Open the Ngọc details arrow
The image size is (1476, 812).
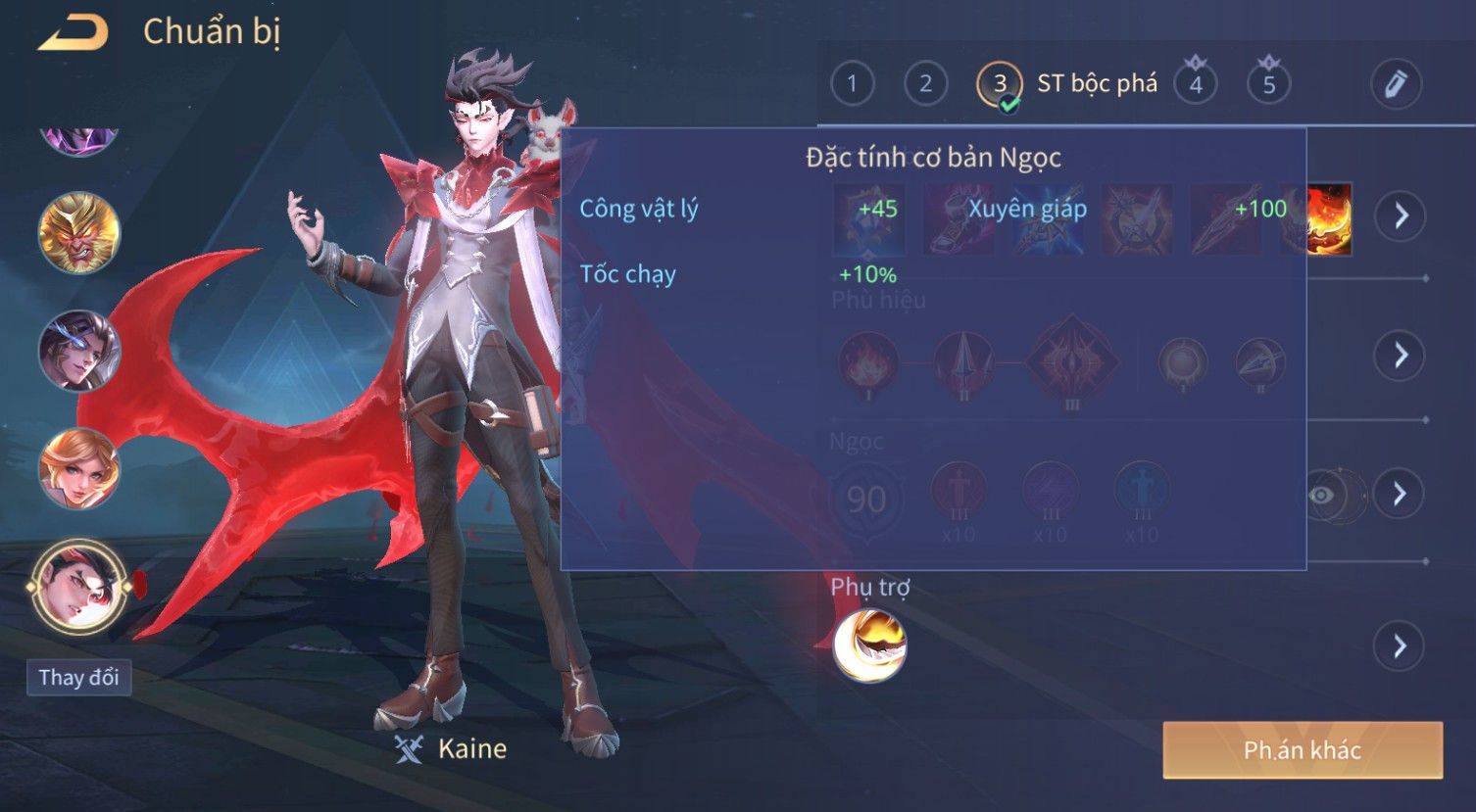(1400, 493)
